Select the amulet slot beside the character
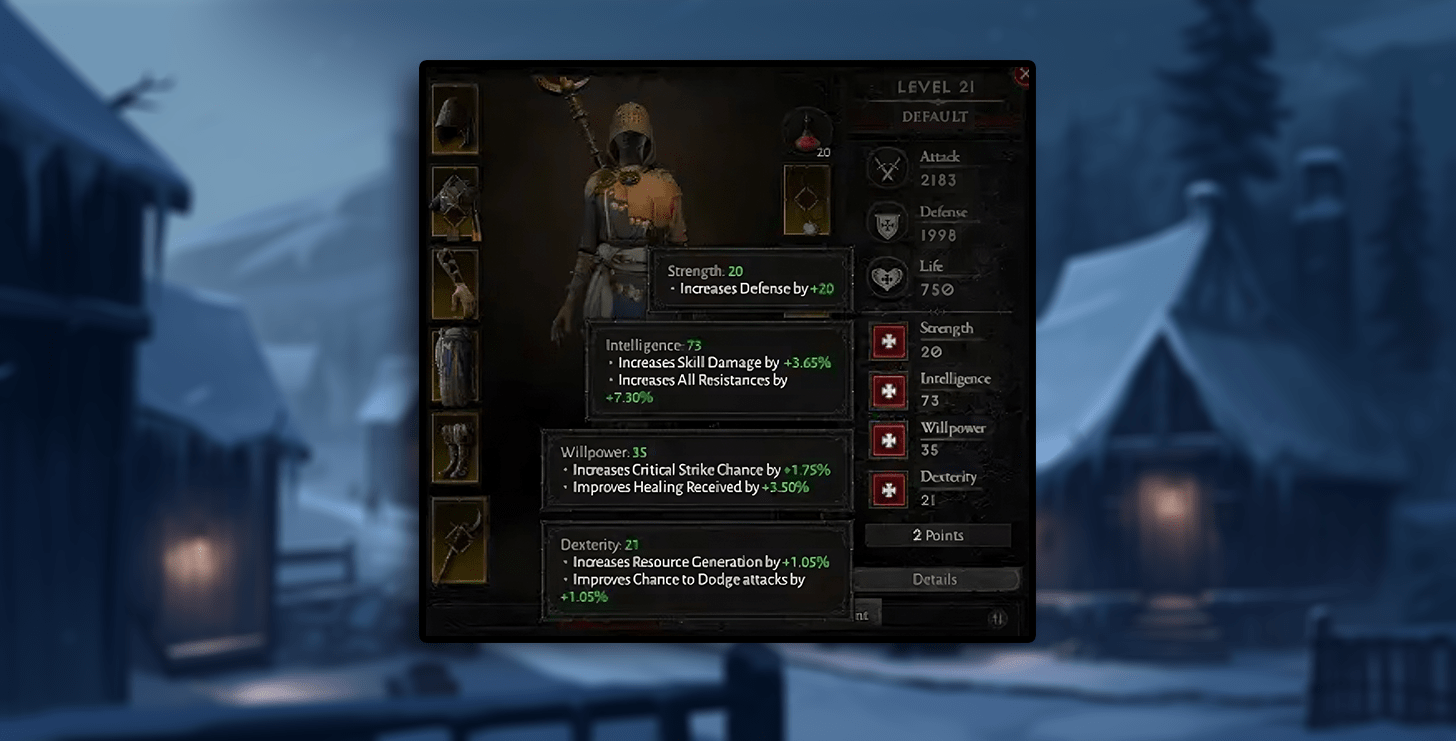The image size is (1456, 741). pos(807,201)
